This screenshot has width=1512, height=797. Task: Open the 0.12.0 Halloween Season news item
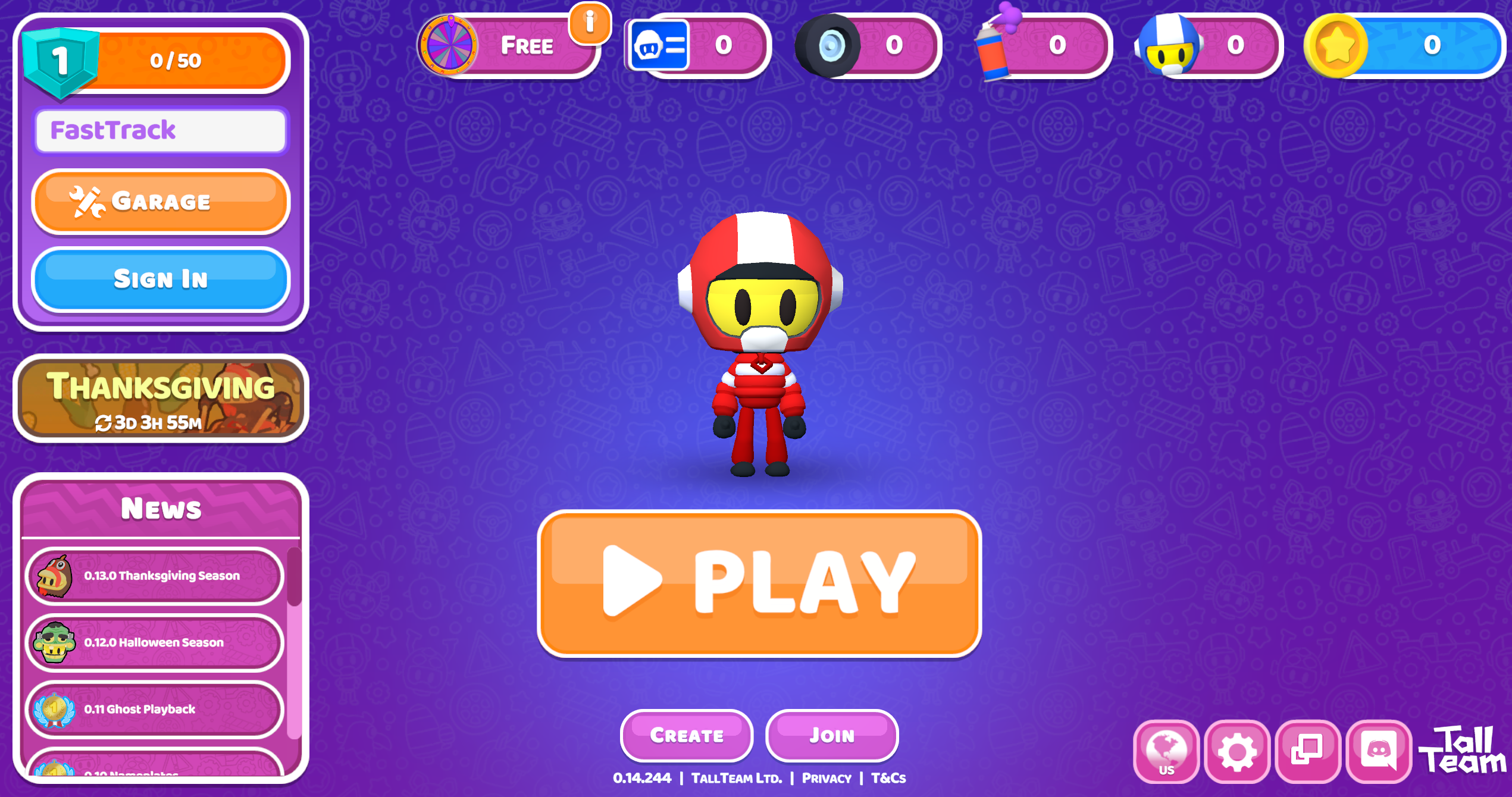pos(154,642)
